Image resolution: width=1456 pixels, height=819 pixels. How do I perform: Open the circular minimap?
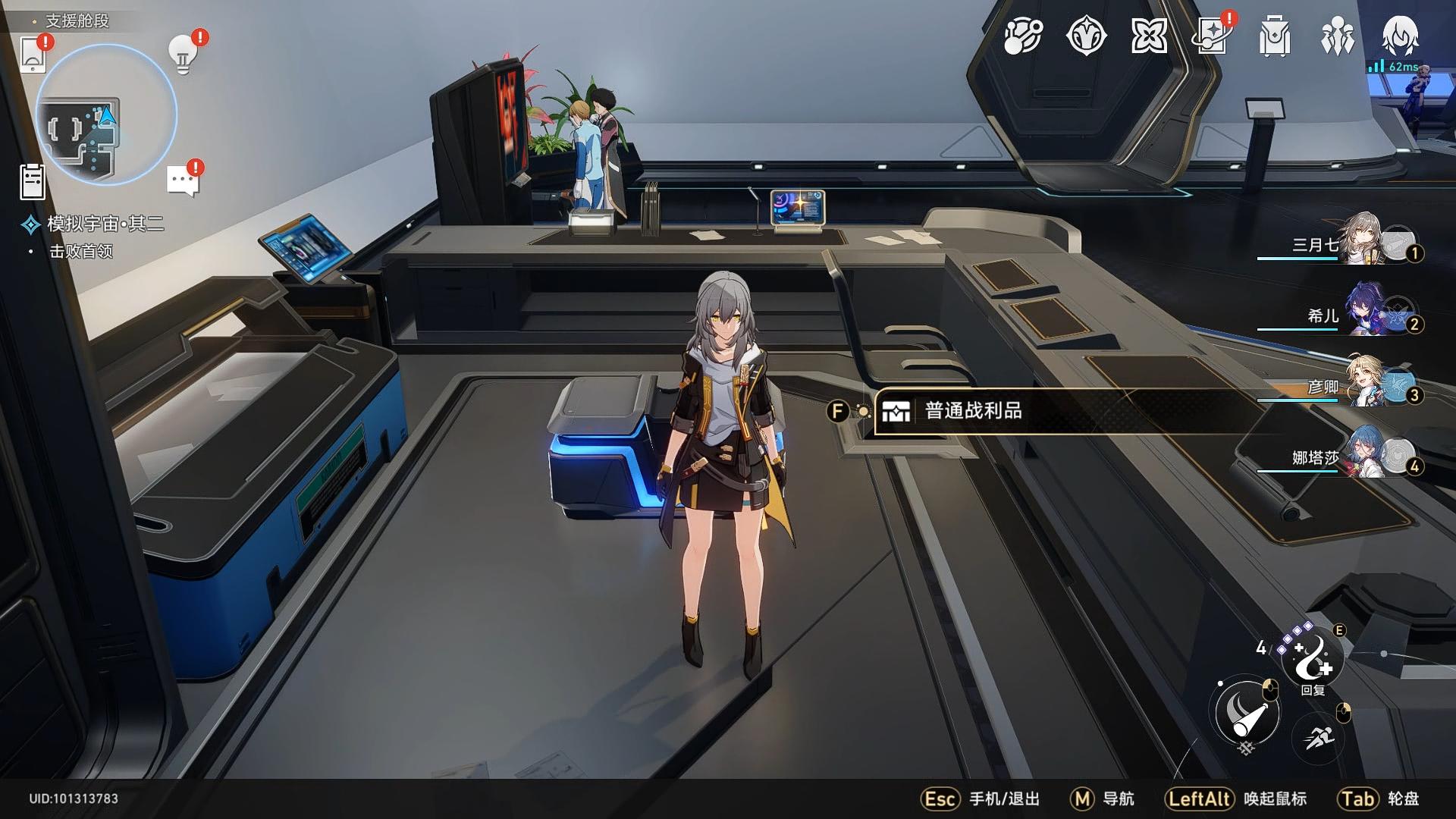point(106,115)
